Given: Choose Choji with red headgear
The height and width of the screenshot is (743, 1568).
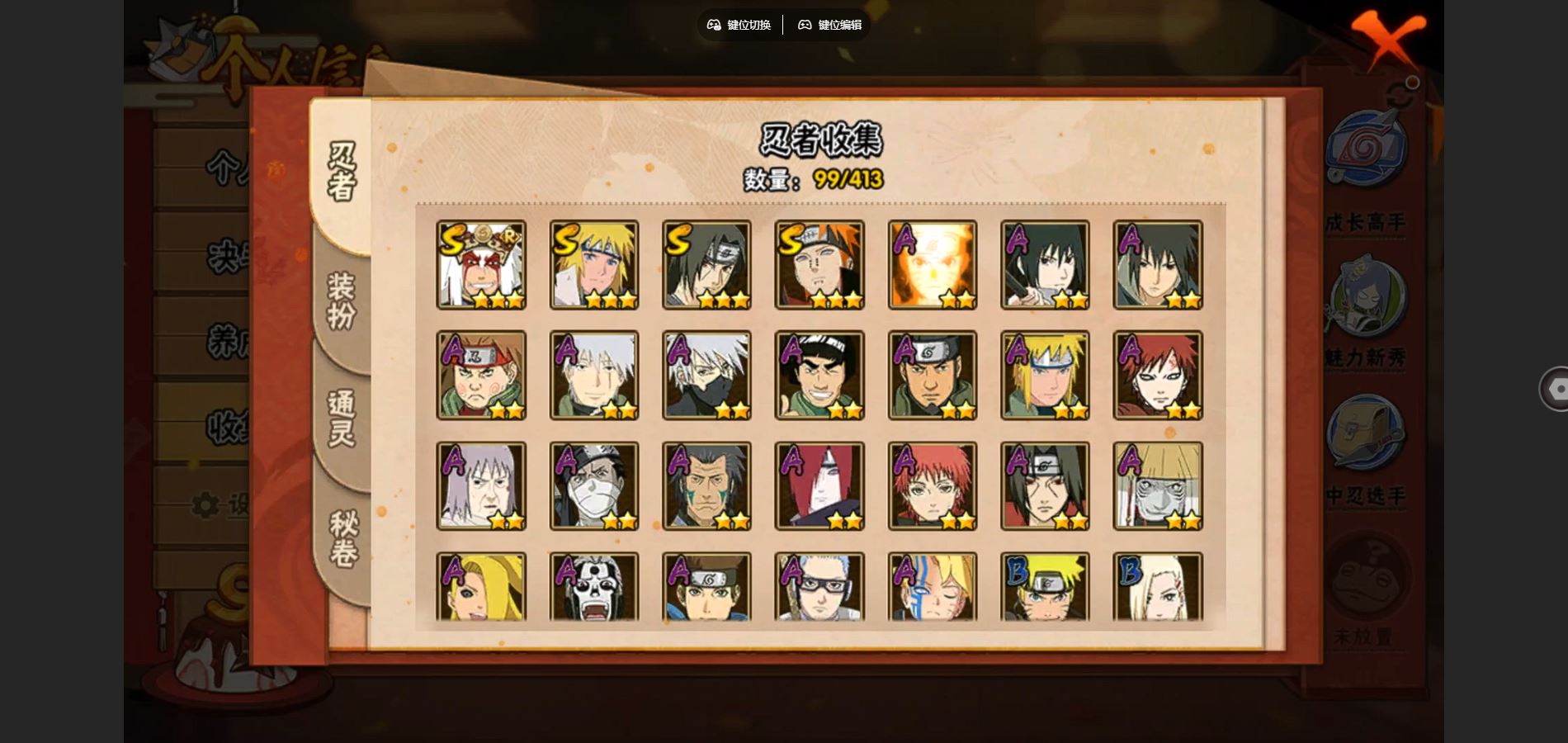Looking at the screenshot, I should click(x=481, y=376).
